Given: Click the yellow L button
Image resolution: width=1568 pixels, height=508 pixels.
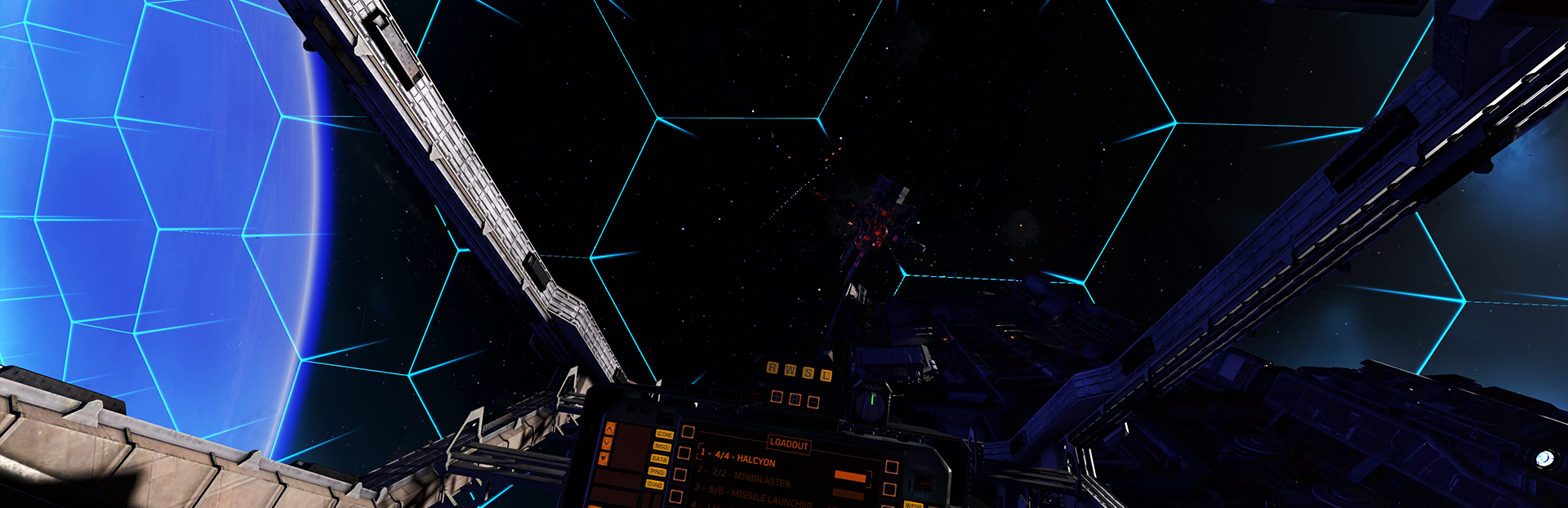Looking at the screenshot, I should 826,375.
